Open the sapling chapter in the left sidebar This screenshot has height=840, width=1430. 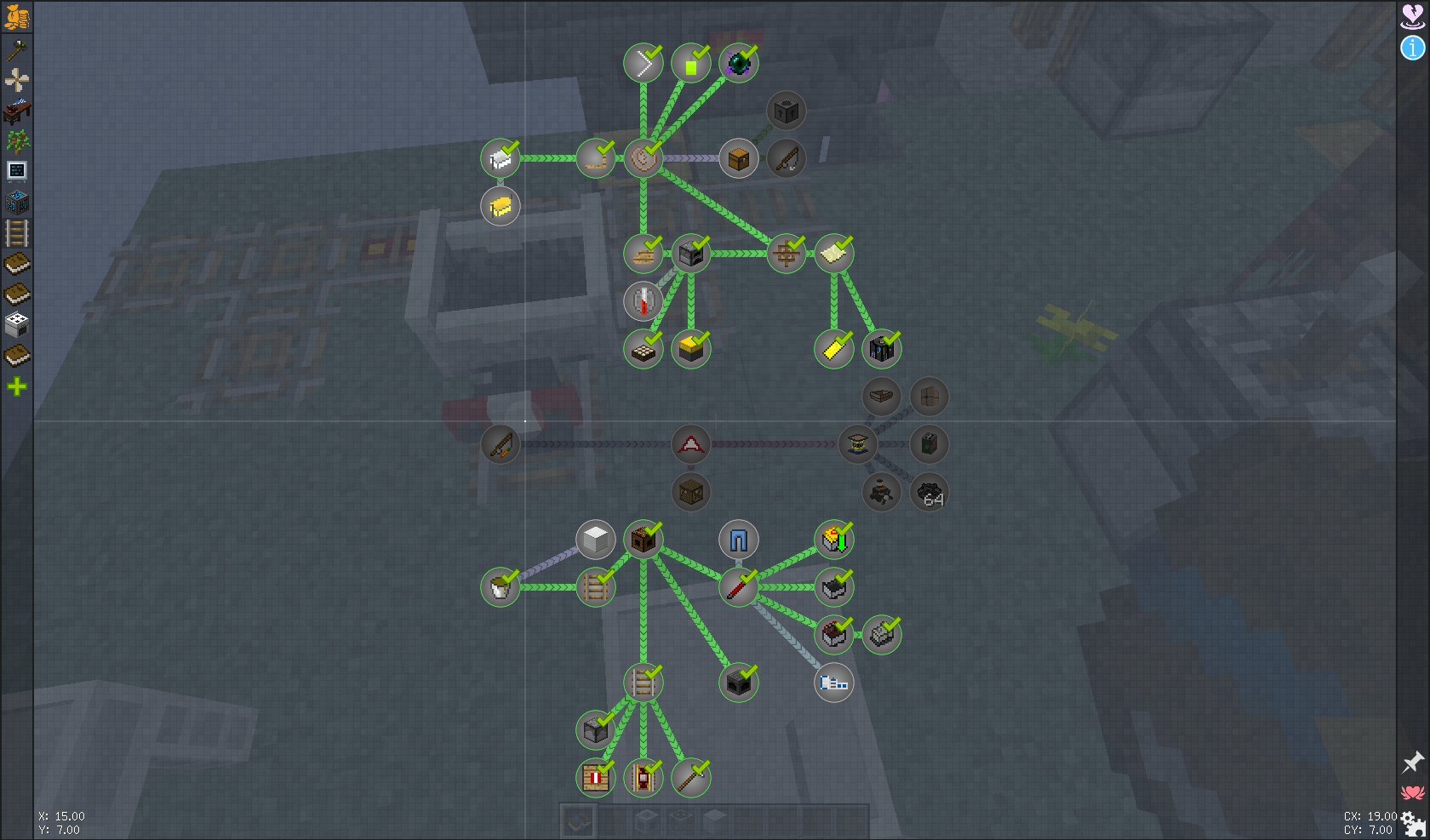(18, 140)
